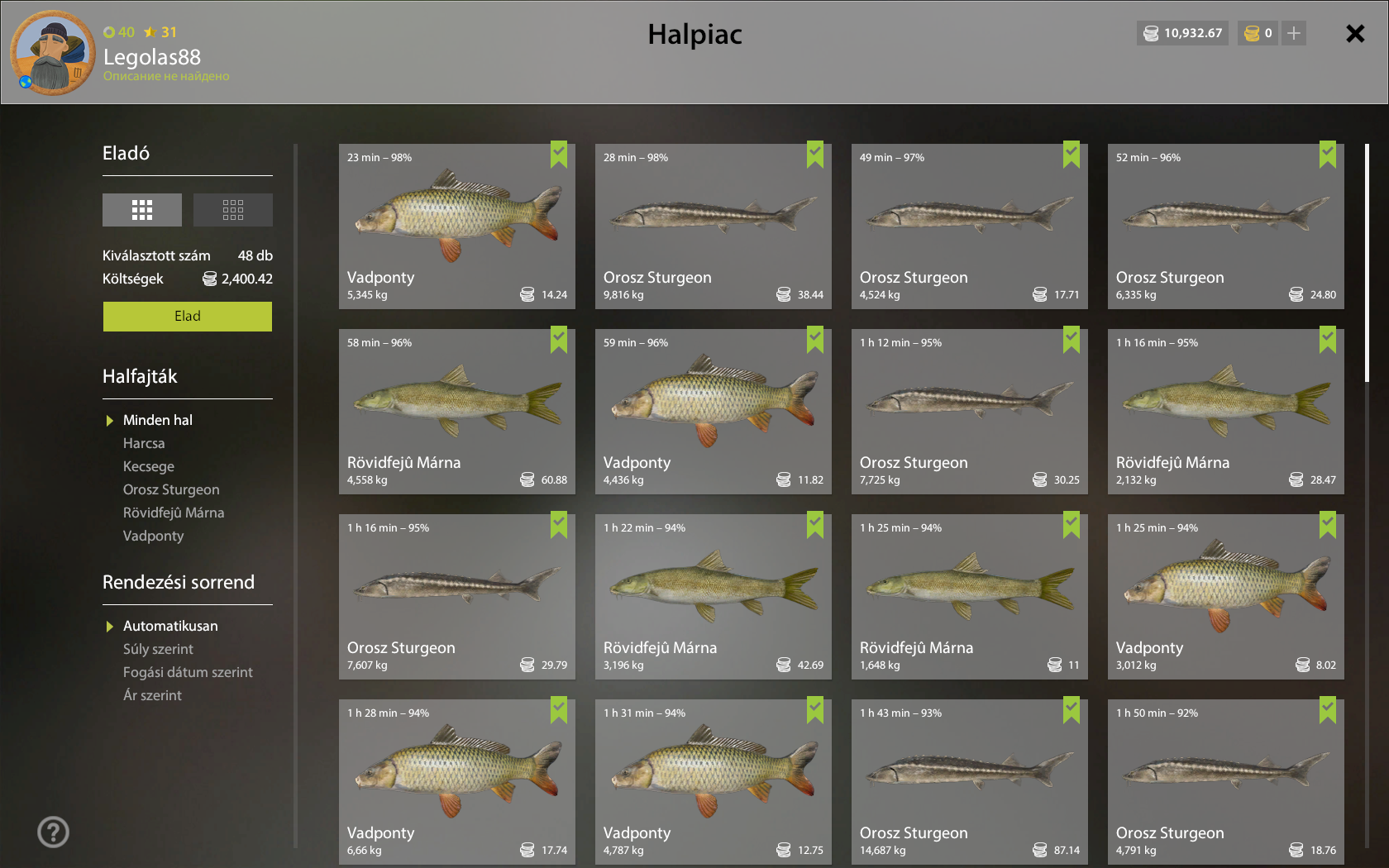This screenshot has height=868, width=1389.
Task: Choose the Vadponty species filter
Action: click(154, 536)
